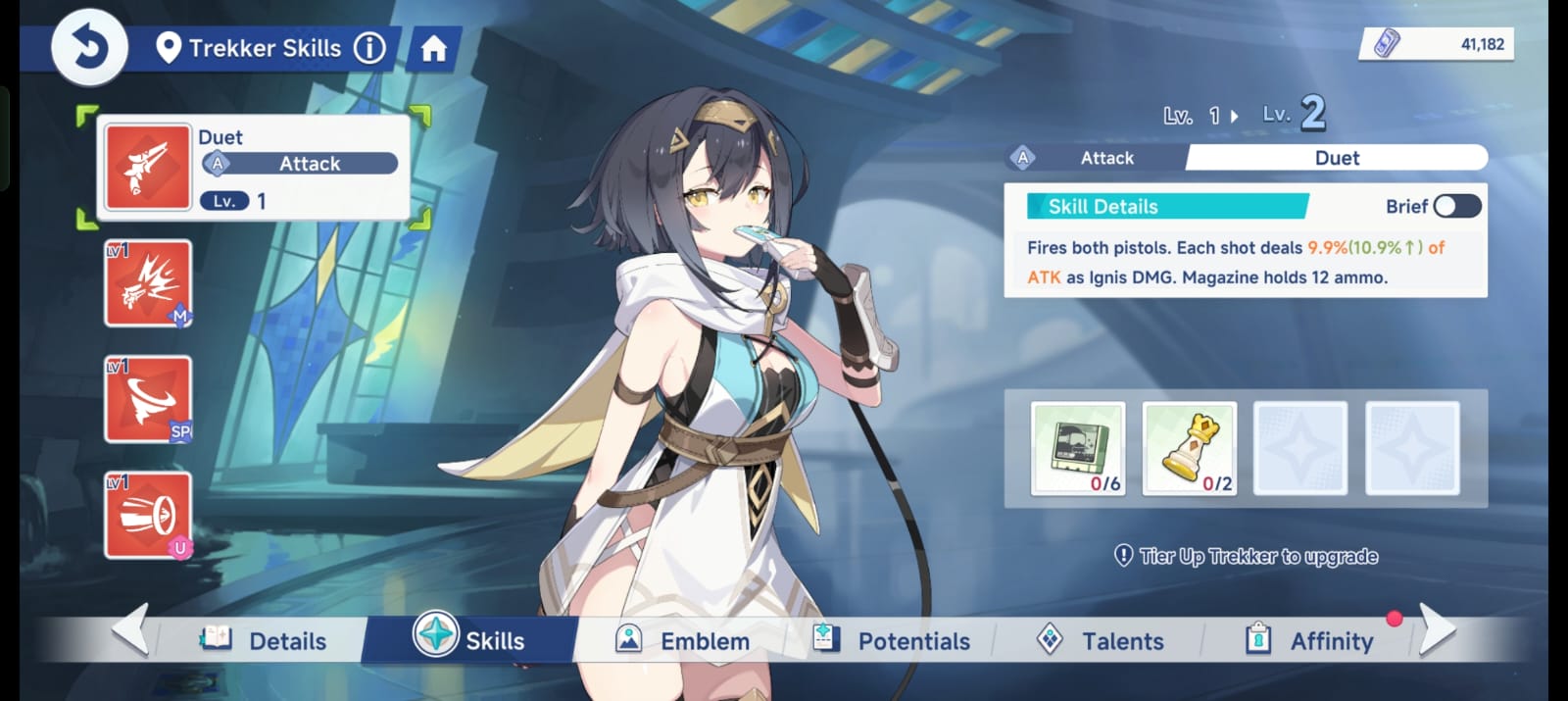Inspect the golden chess piece material

tap(1190, 448)
